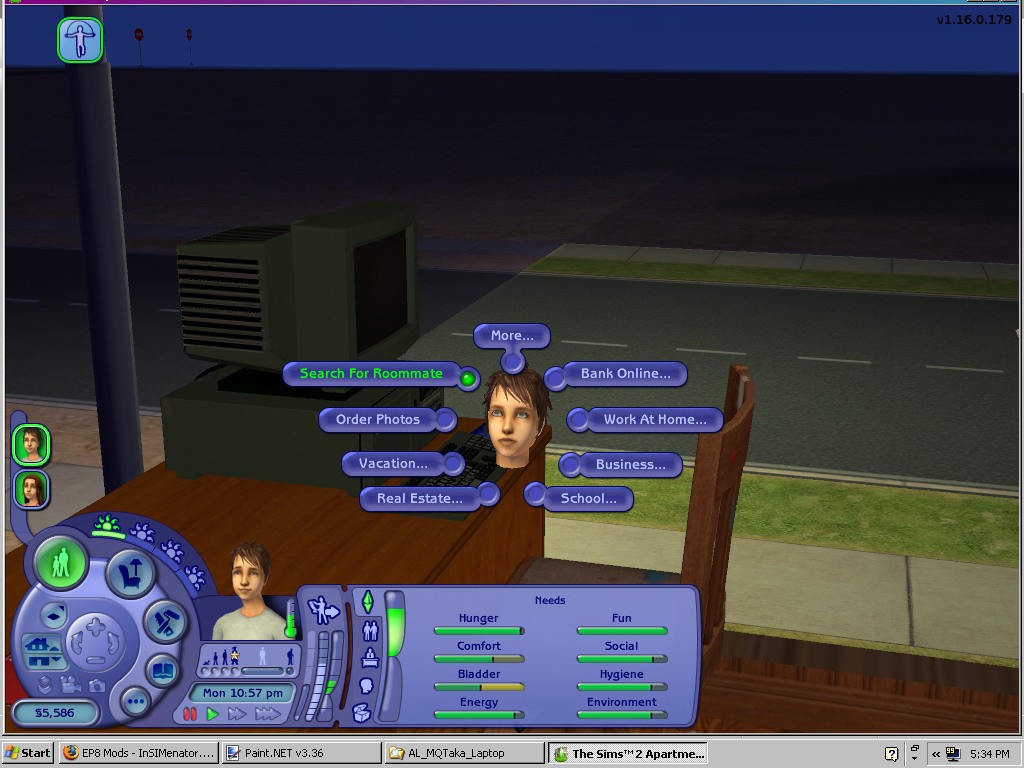Select the School... option

point(588,498)
